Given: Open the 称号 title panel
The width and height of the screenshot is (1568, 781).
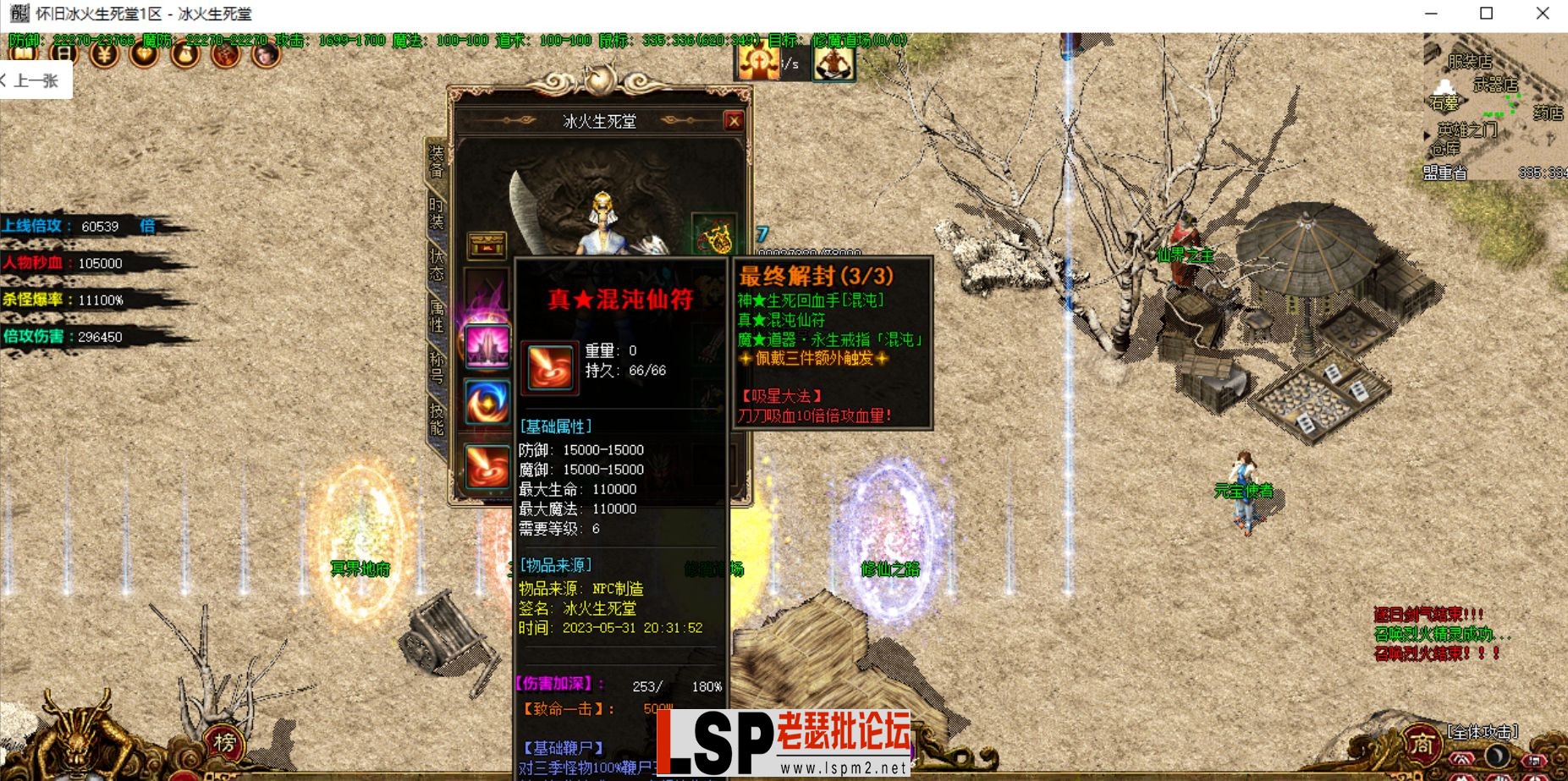Looking at the screenshot, I should tap(437, 366).
